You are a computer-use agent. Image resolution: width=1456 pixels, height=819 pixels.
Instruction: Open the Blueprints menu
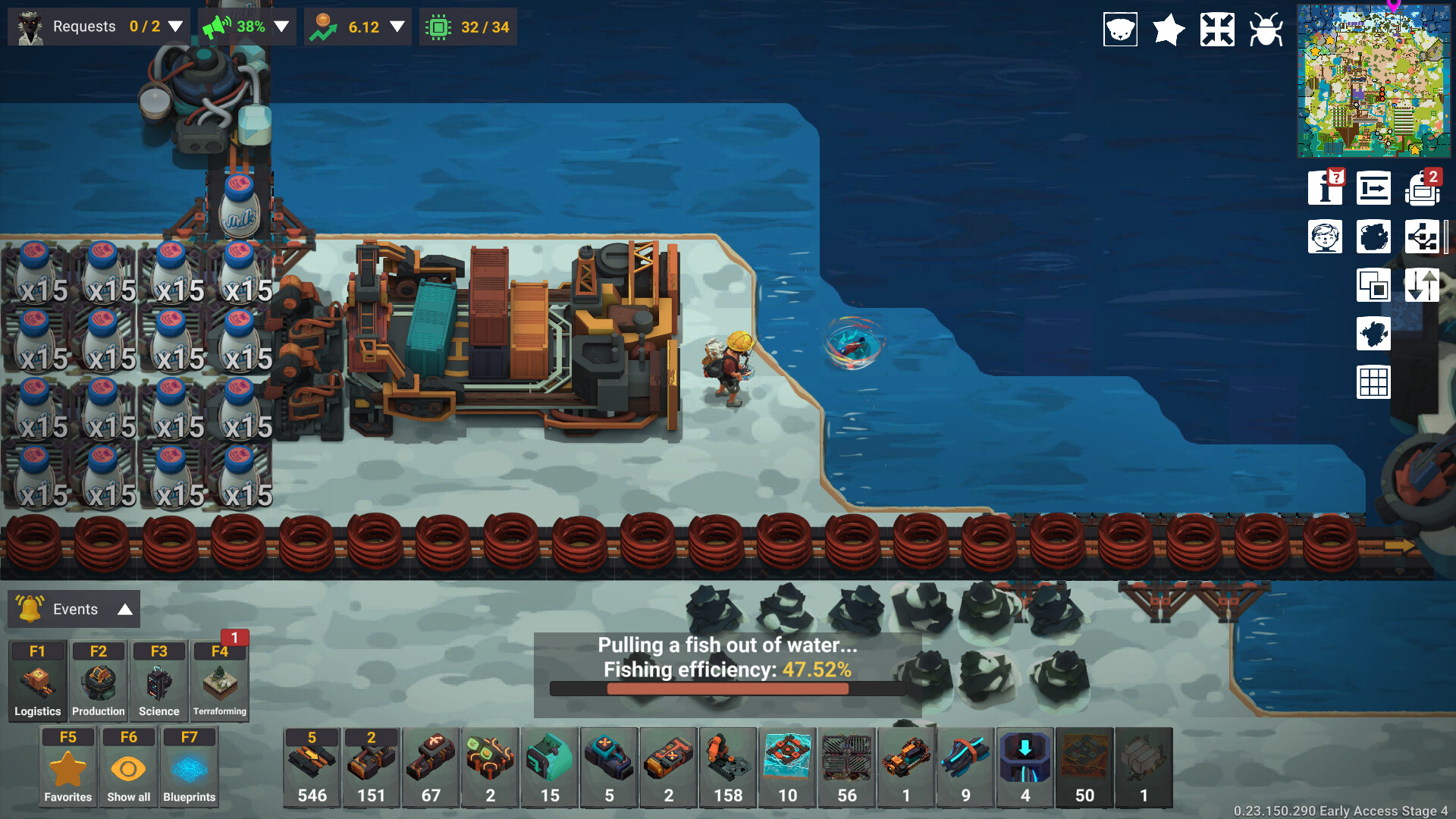189,767
